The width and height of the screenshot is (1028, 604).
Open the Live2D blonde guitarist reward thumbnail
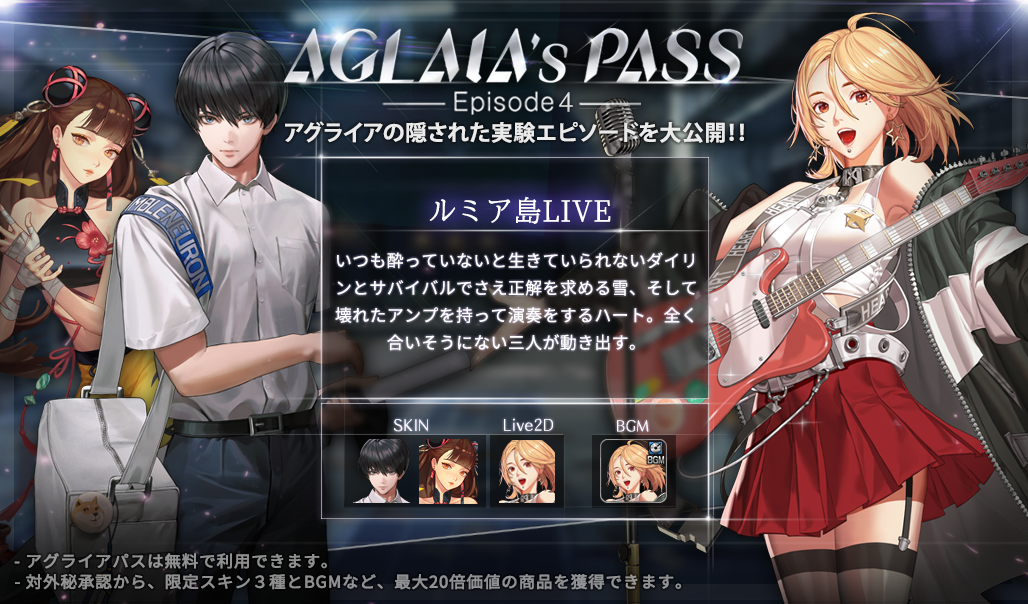[526, 470]
